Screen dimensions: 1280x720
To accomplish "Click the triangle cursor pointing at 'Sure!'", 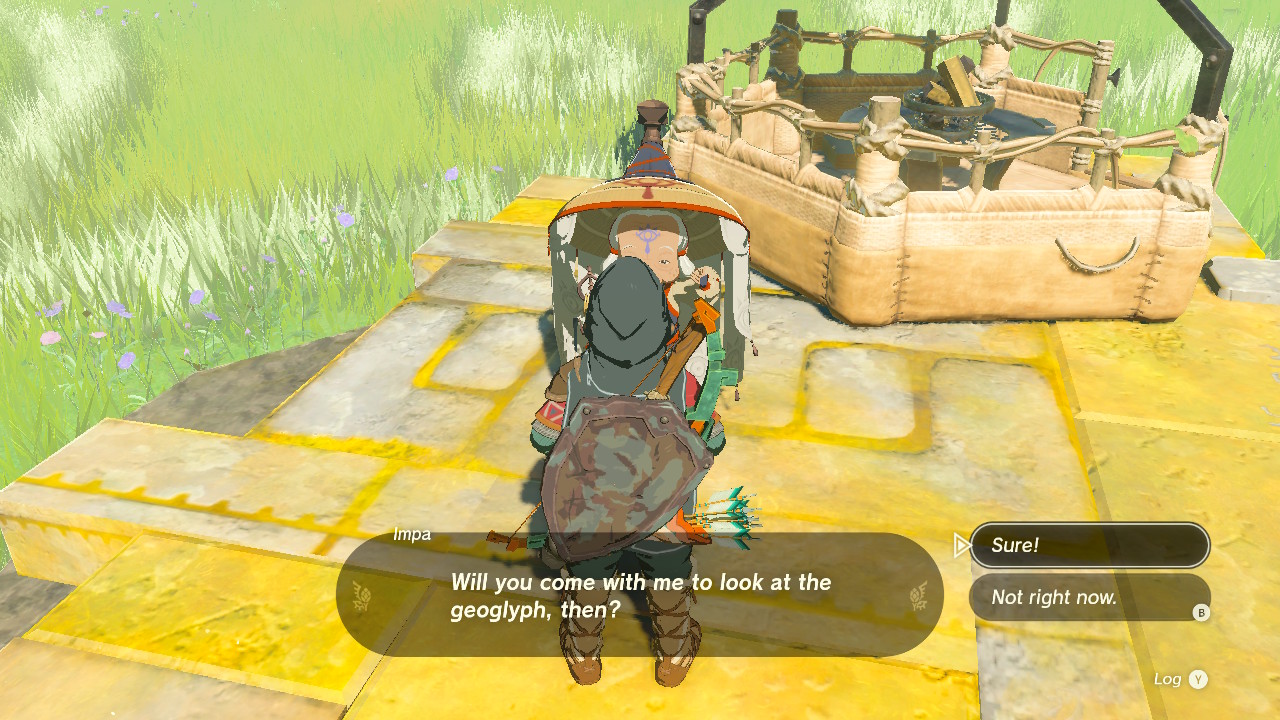I will coord(962,544).
